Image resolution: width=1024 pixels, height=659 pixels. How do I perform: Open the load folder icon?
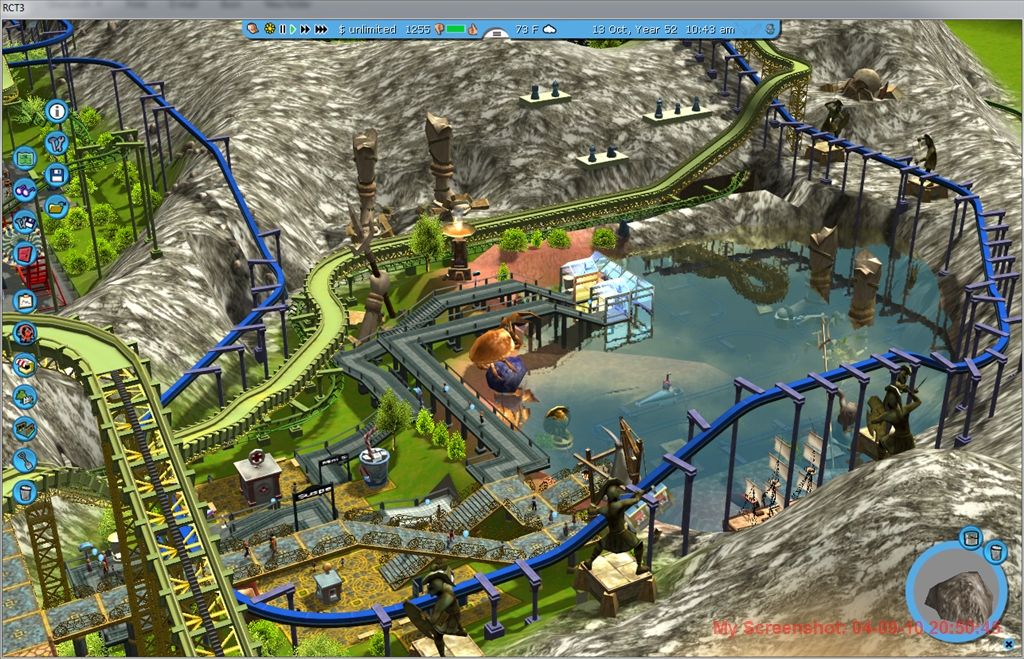click(56, 207)
